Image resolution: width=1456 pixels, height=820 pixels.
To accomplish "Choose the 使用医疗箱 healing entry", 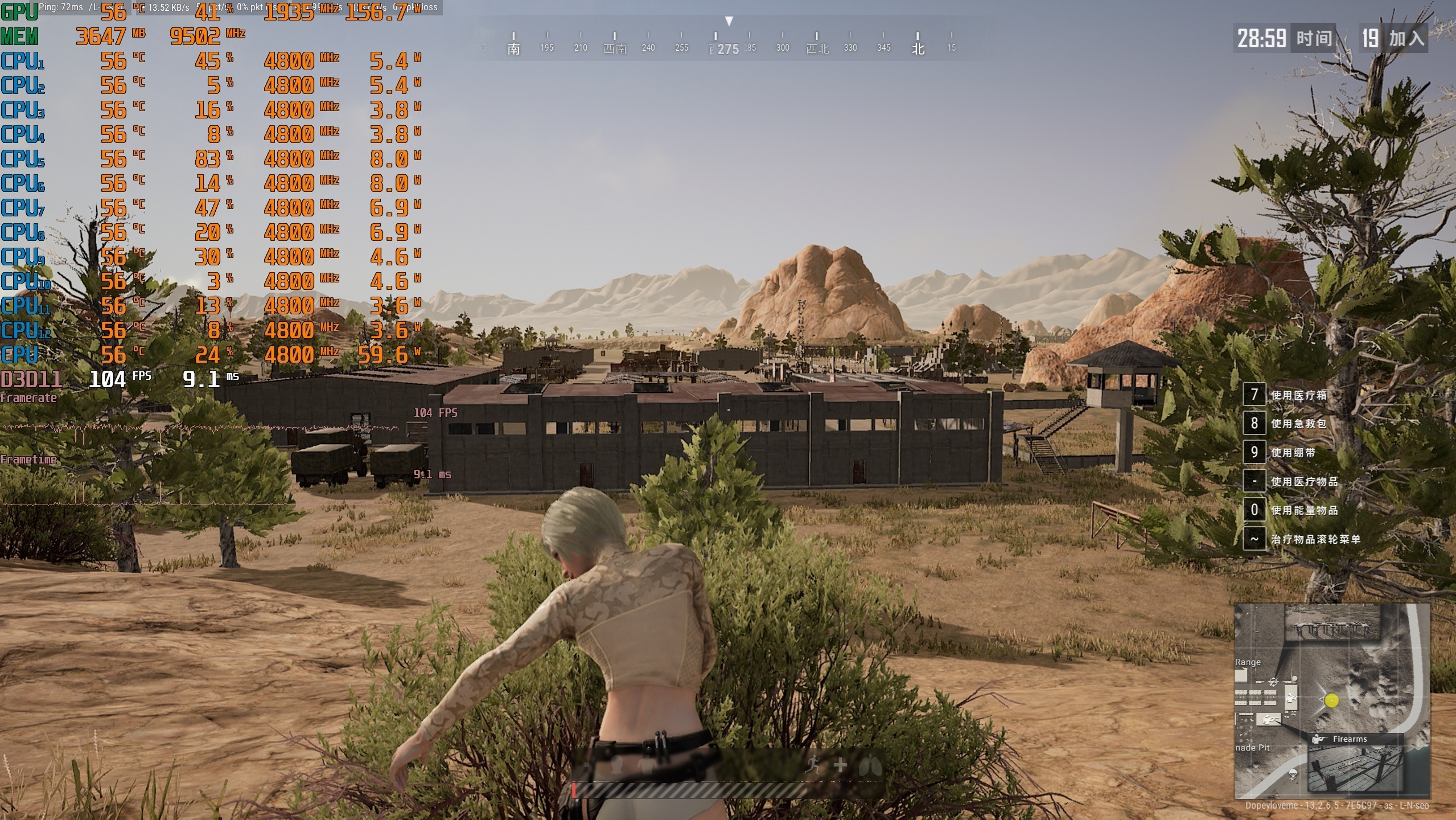I will coord(1298,395).
